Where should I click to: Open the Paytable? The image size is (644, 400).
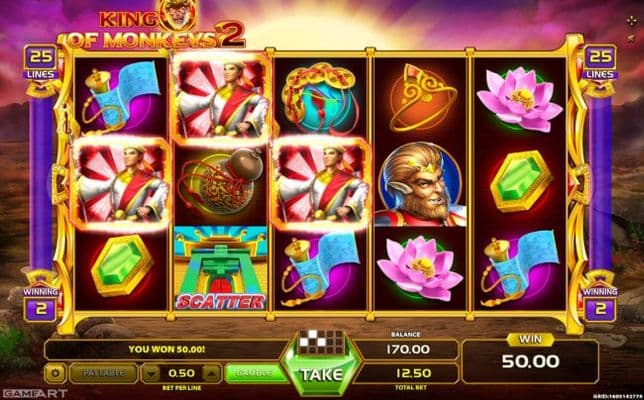(103, 373)
